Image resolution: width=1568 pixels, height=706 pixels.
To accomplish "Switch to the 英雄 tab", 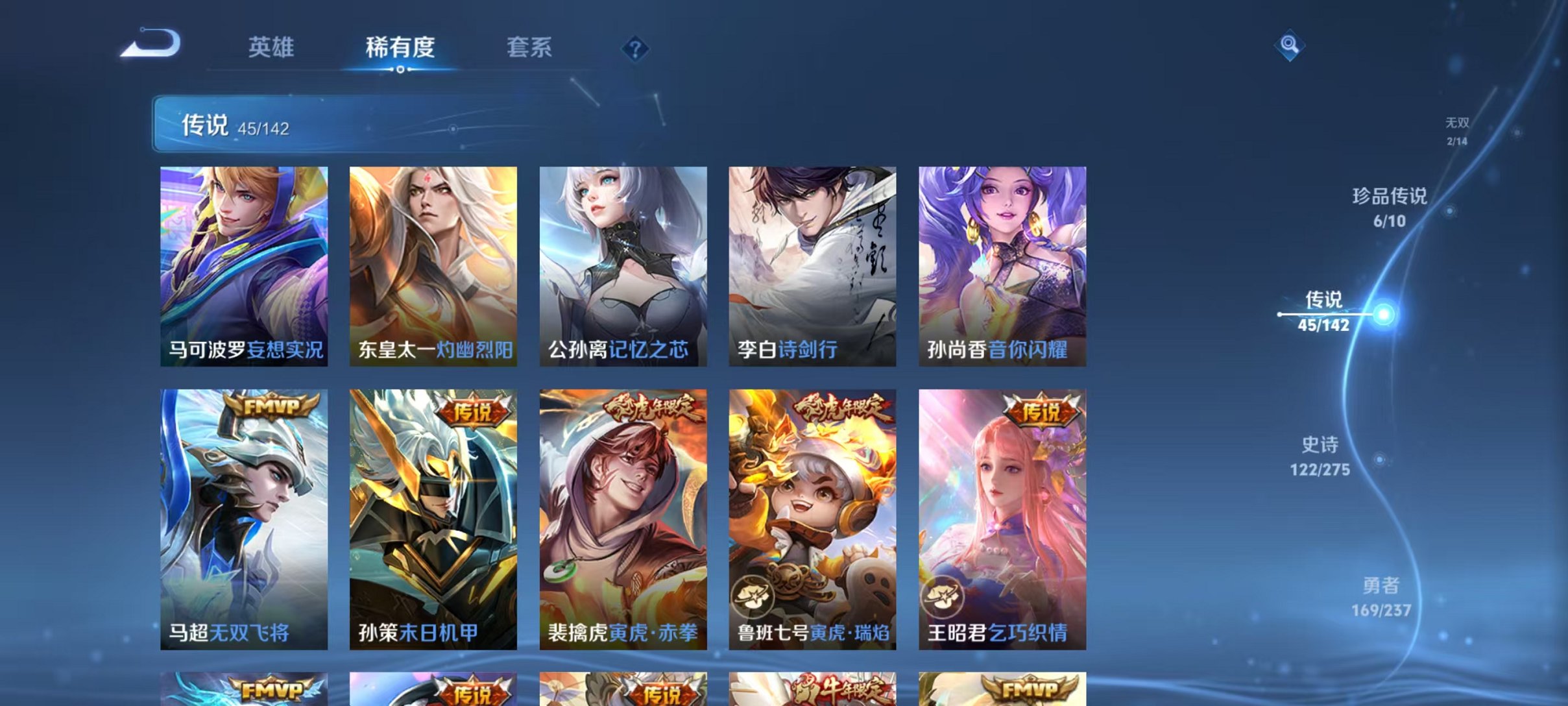I will click(x=271, y=47).
